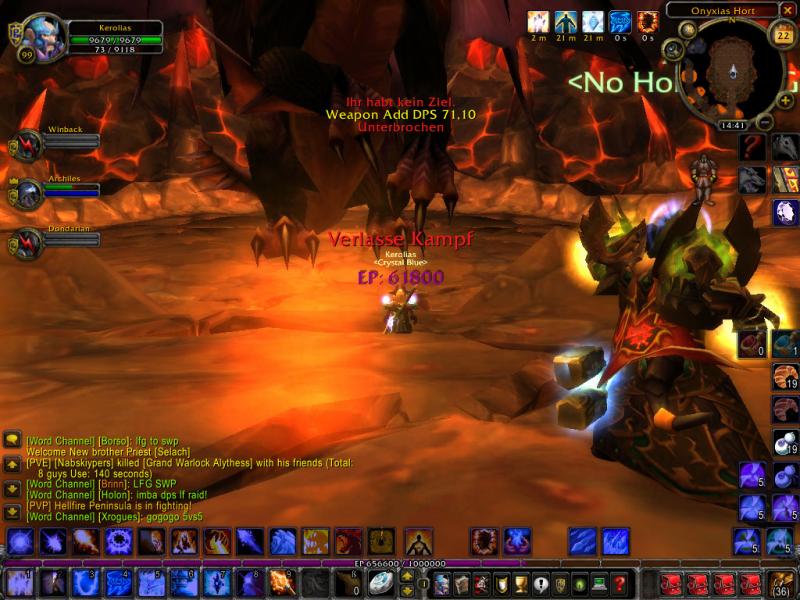Activate the meditating figure ability

(418, 542)
